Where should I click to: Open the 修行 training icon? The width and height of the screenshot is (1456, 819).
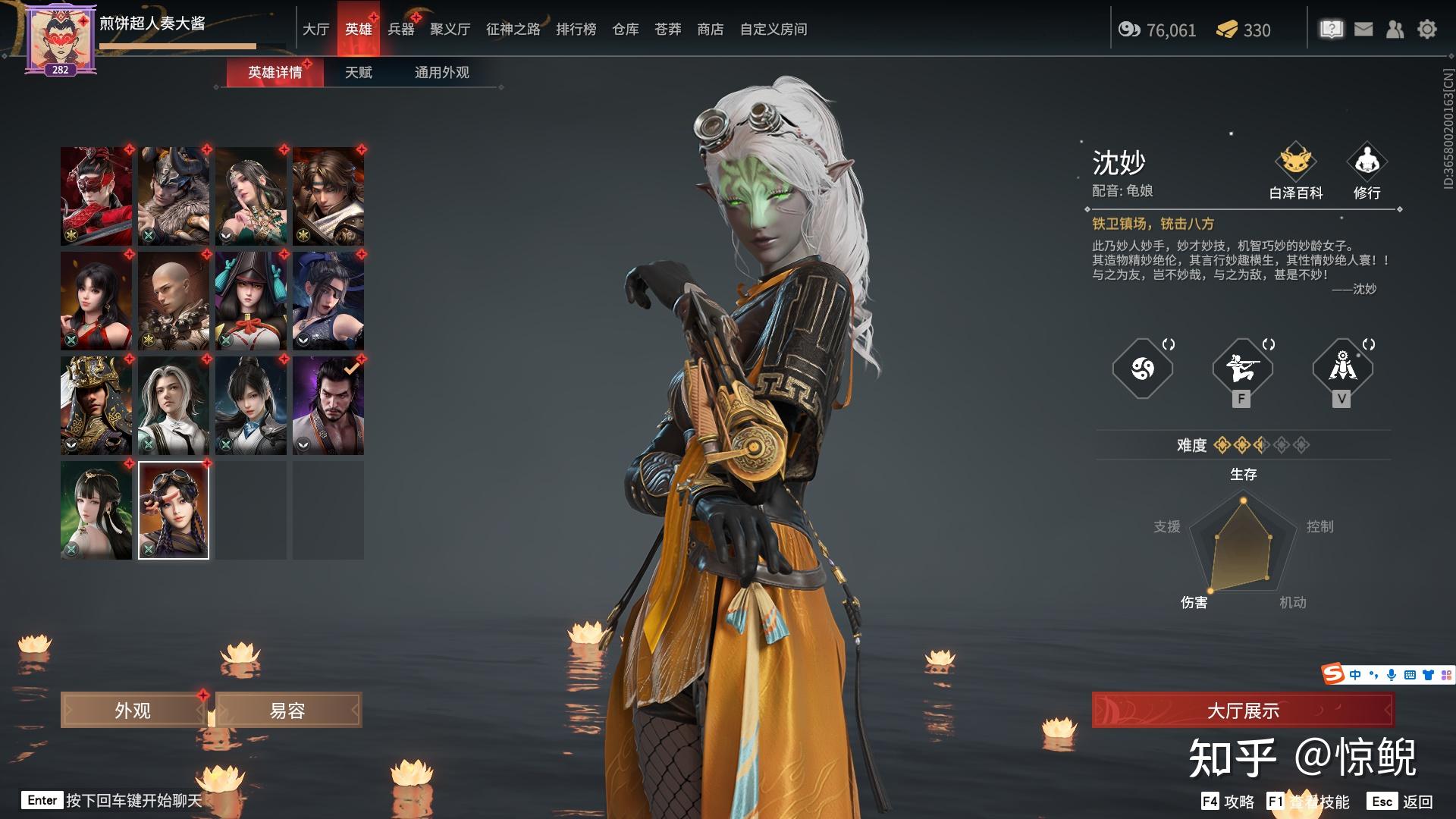click(x=1367, y=171)
